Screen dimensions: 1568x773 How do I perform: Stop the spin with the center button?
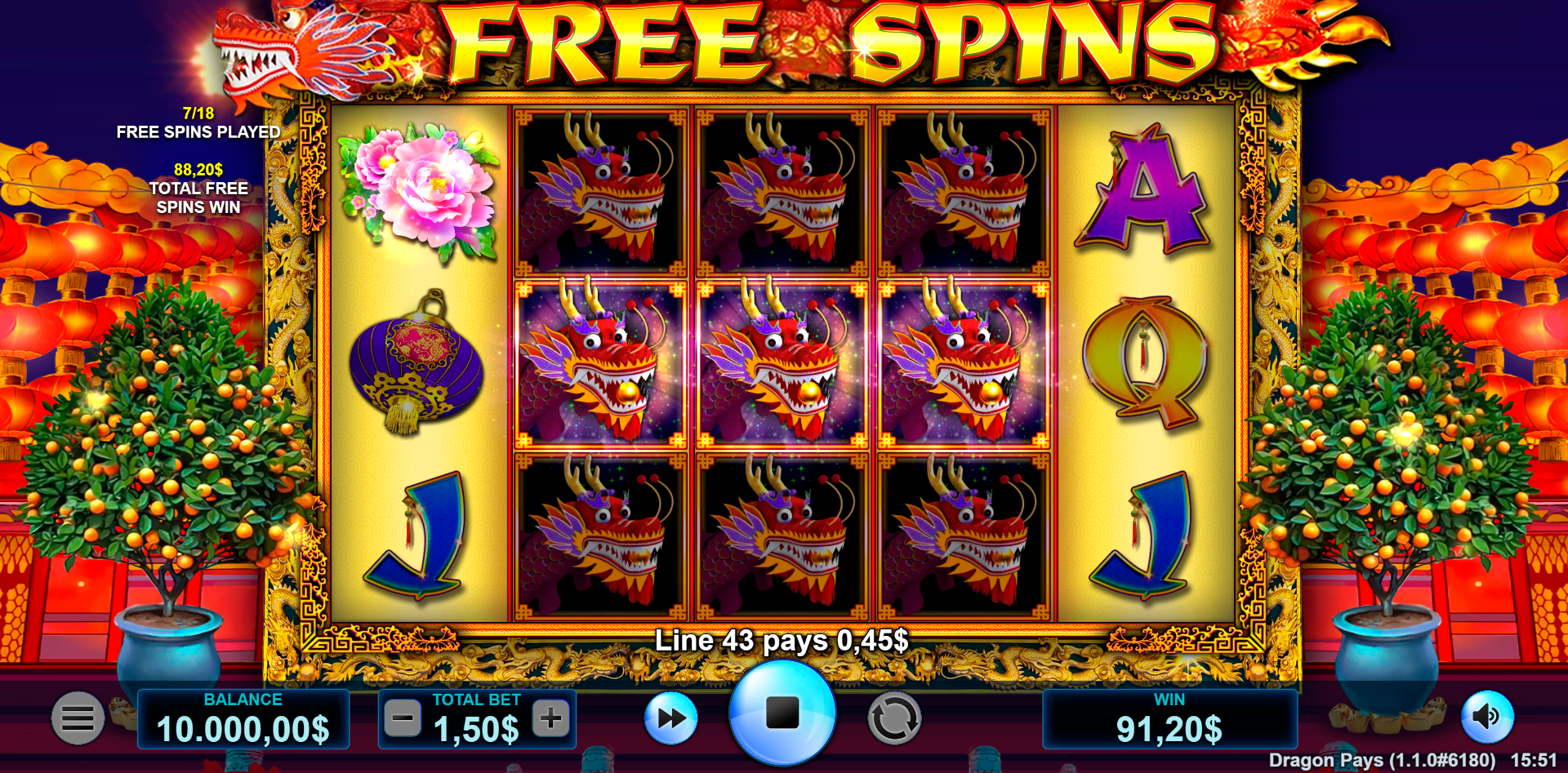click(x=782, y=713)
